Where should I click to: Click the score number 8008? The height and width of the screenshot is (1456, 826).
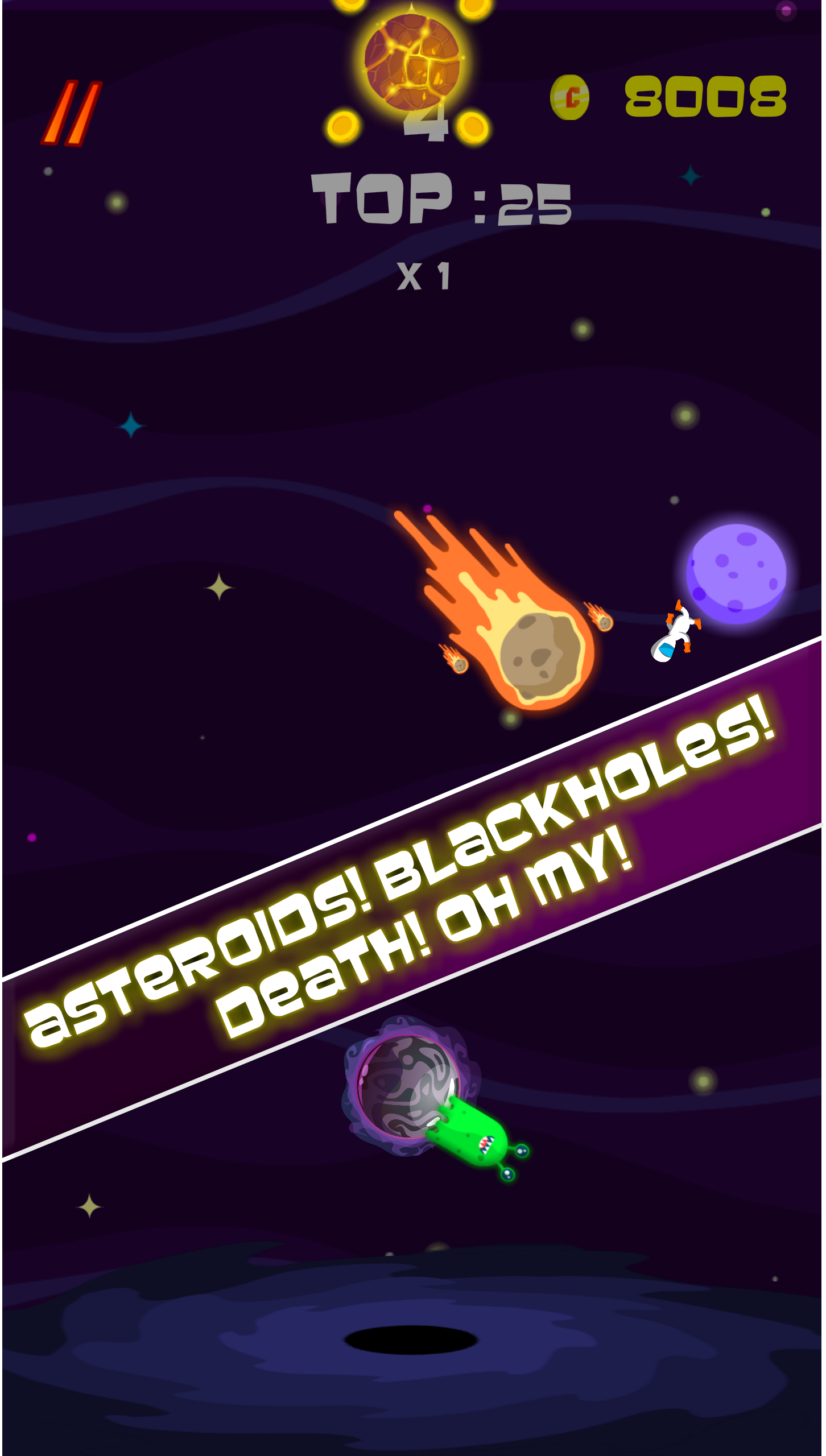(705, 97)
